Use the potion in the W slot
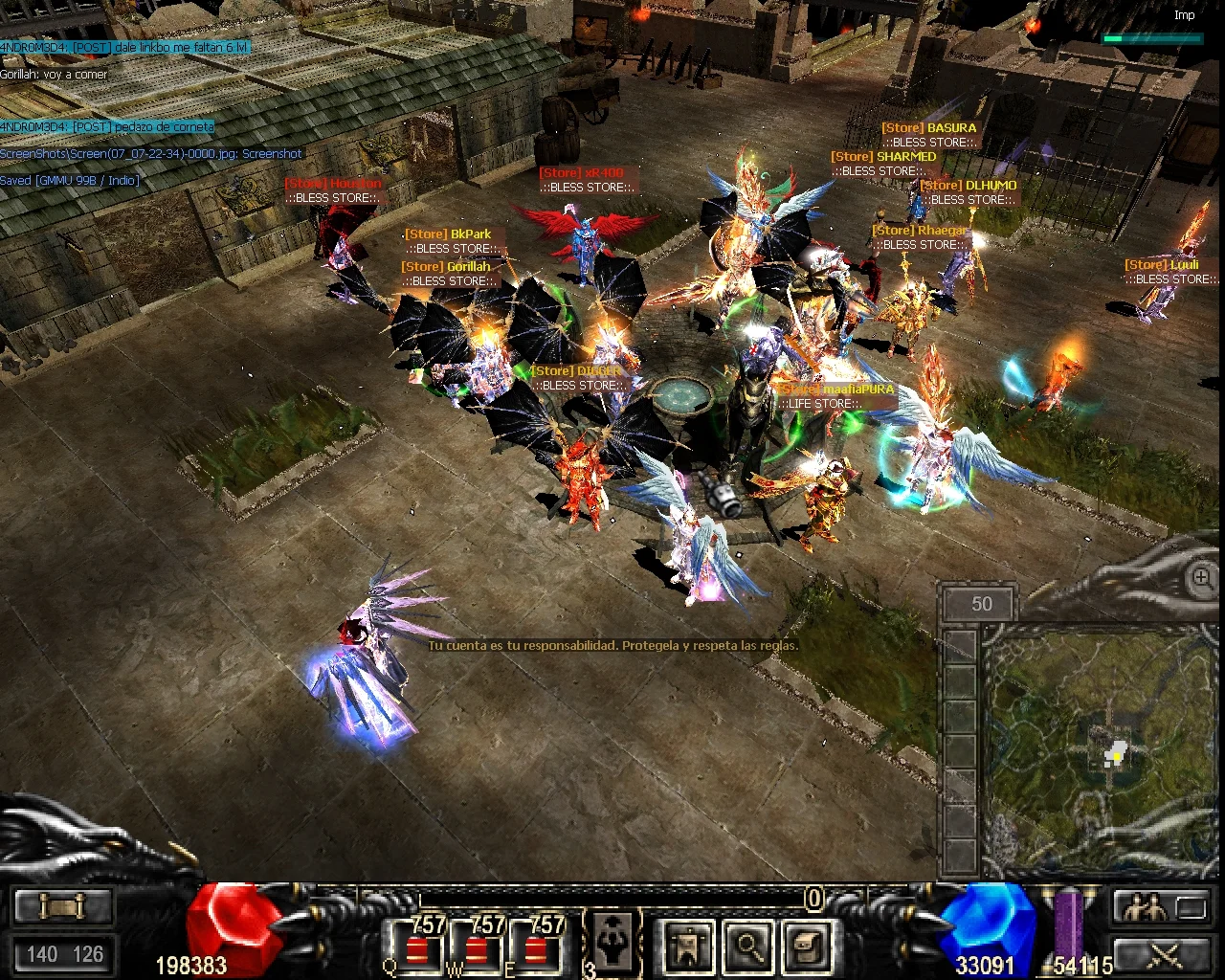Viewport: 1225px width, 980px height. 475,946
